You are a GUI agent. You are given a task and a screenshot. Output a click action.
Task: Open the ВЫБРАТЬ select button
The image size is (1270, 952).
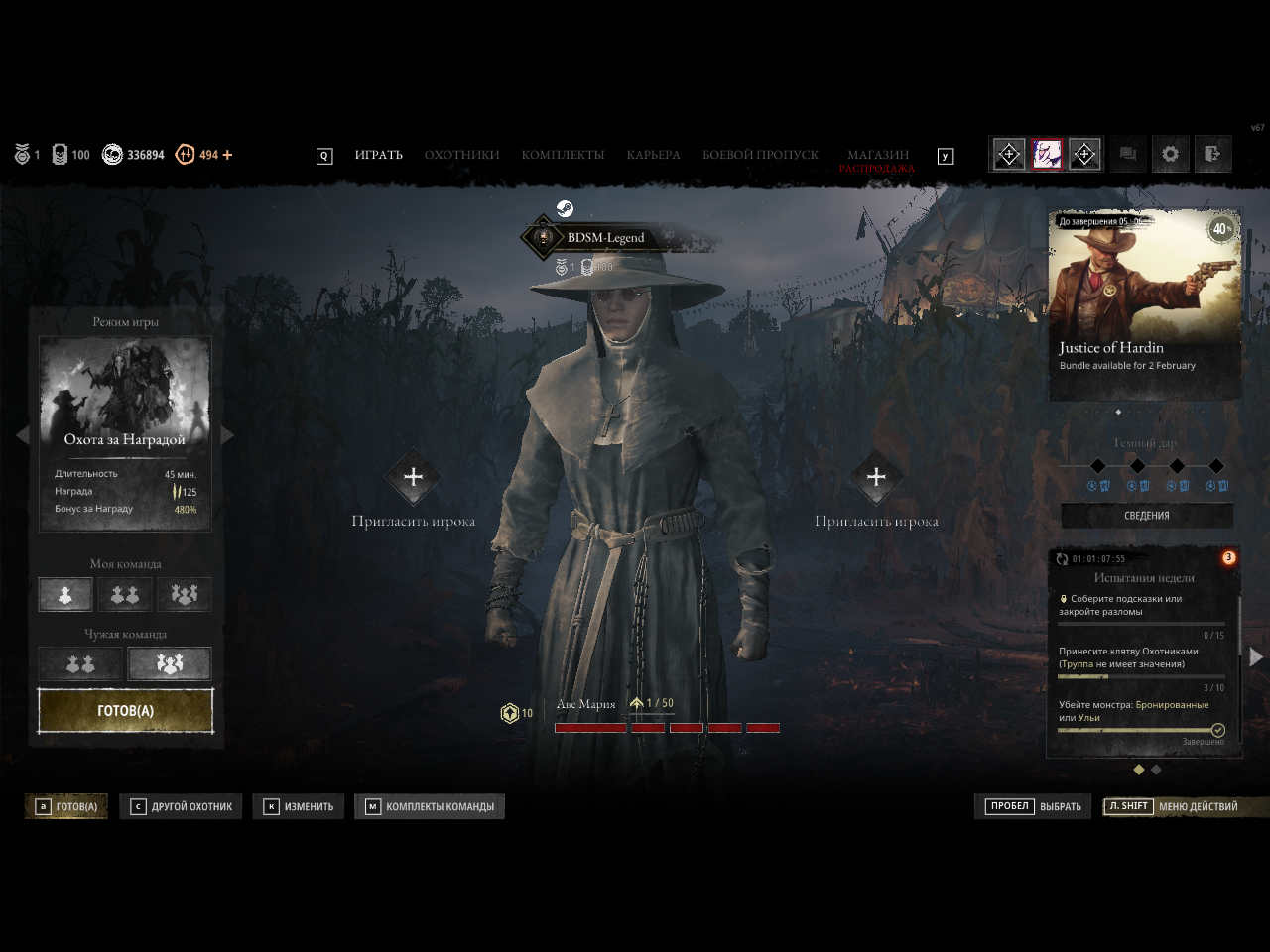tap(1033, 806)
